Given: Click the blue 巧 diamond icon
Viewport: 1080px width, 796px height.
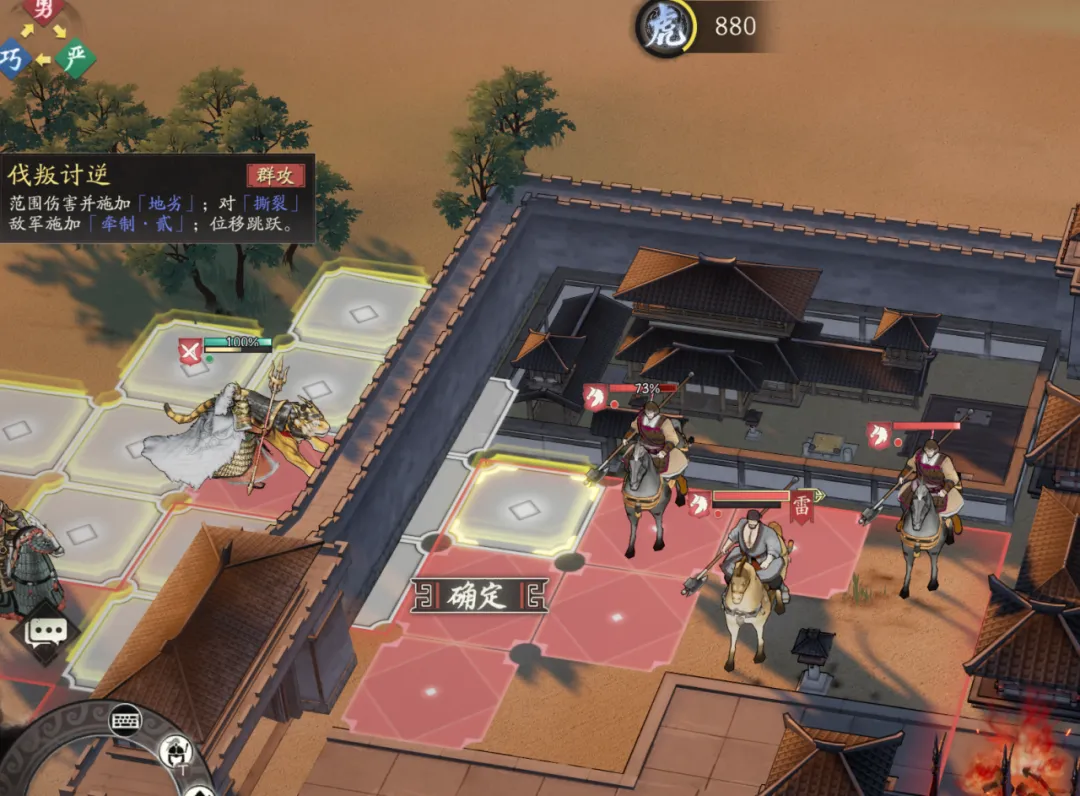Looking at the screenshot, I should click(12, 59).
